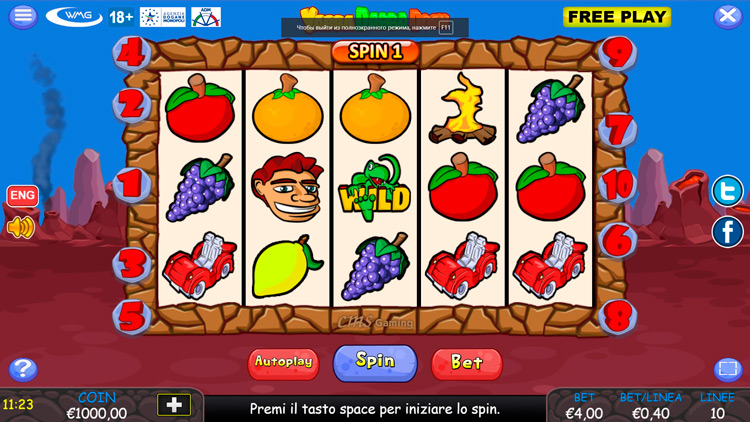Switch language using the ENG button

click(22, 196)
